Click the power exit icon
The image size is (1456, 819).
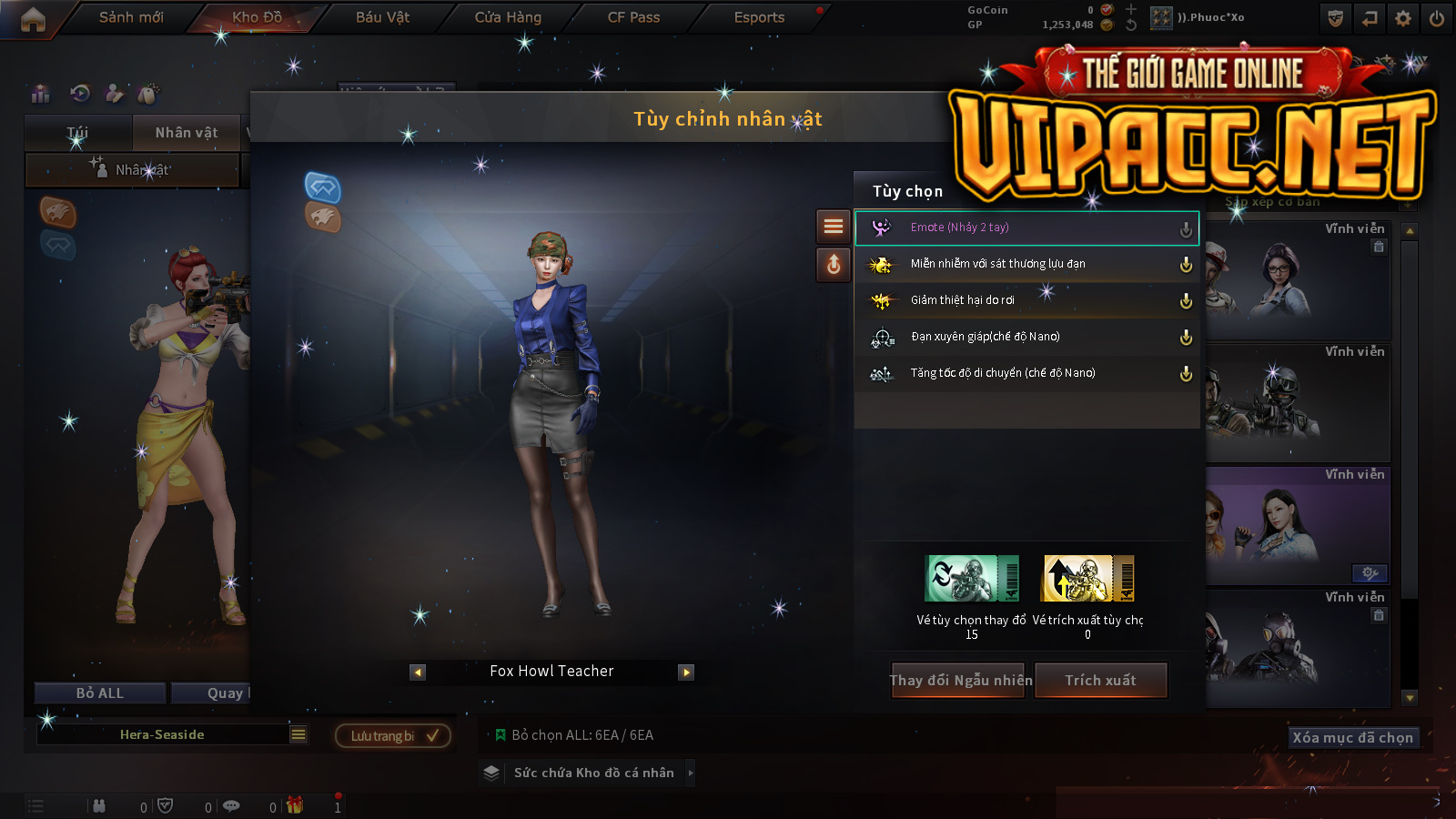(1437, 18)
